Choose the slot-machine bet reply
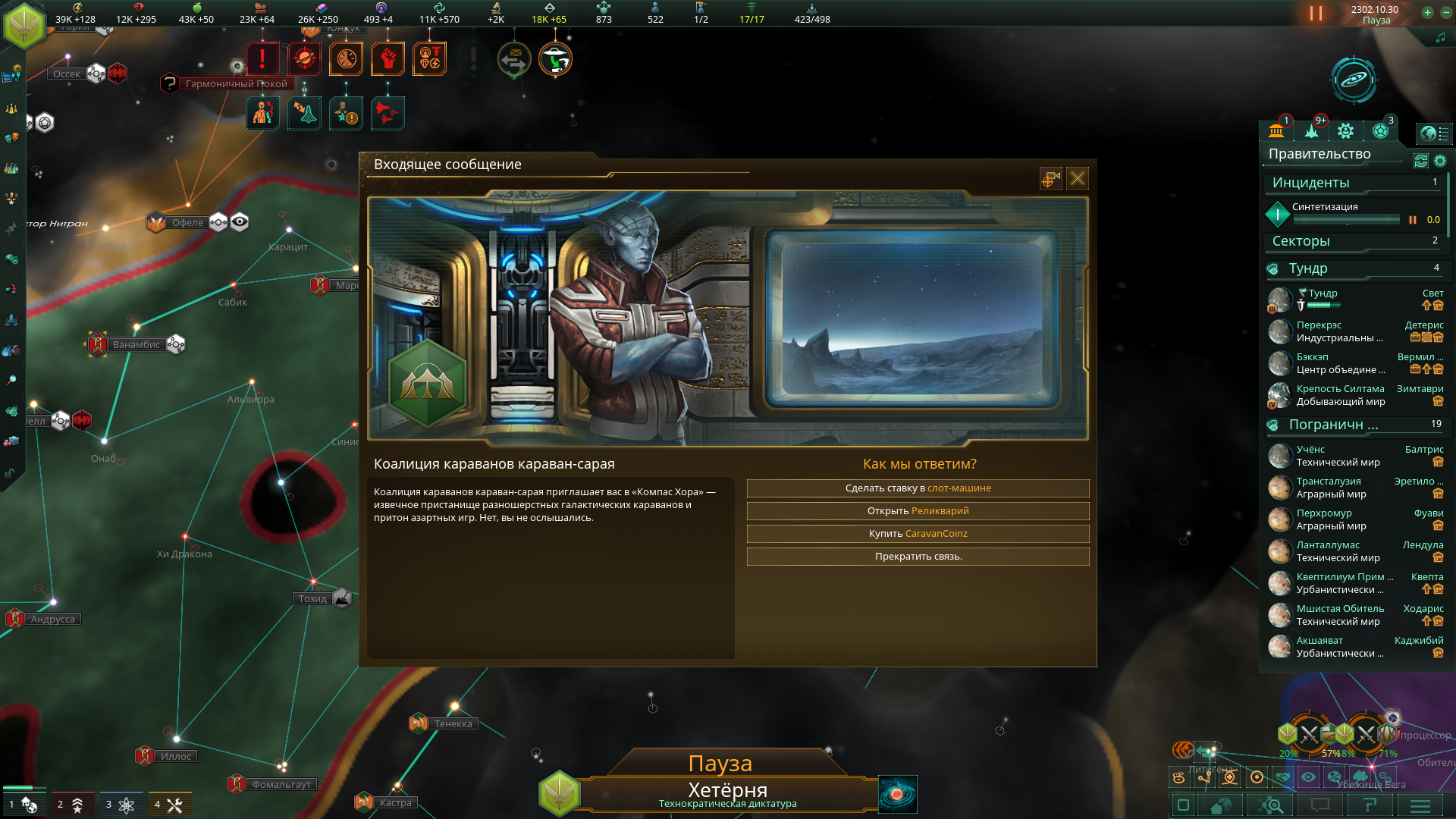Viewport: 1456px width, 819px height. click(918, 488)
